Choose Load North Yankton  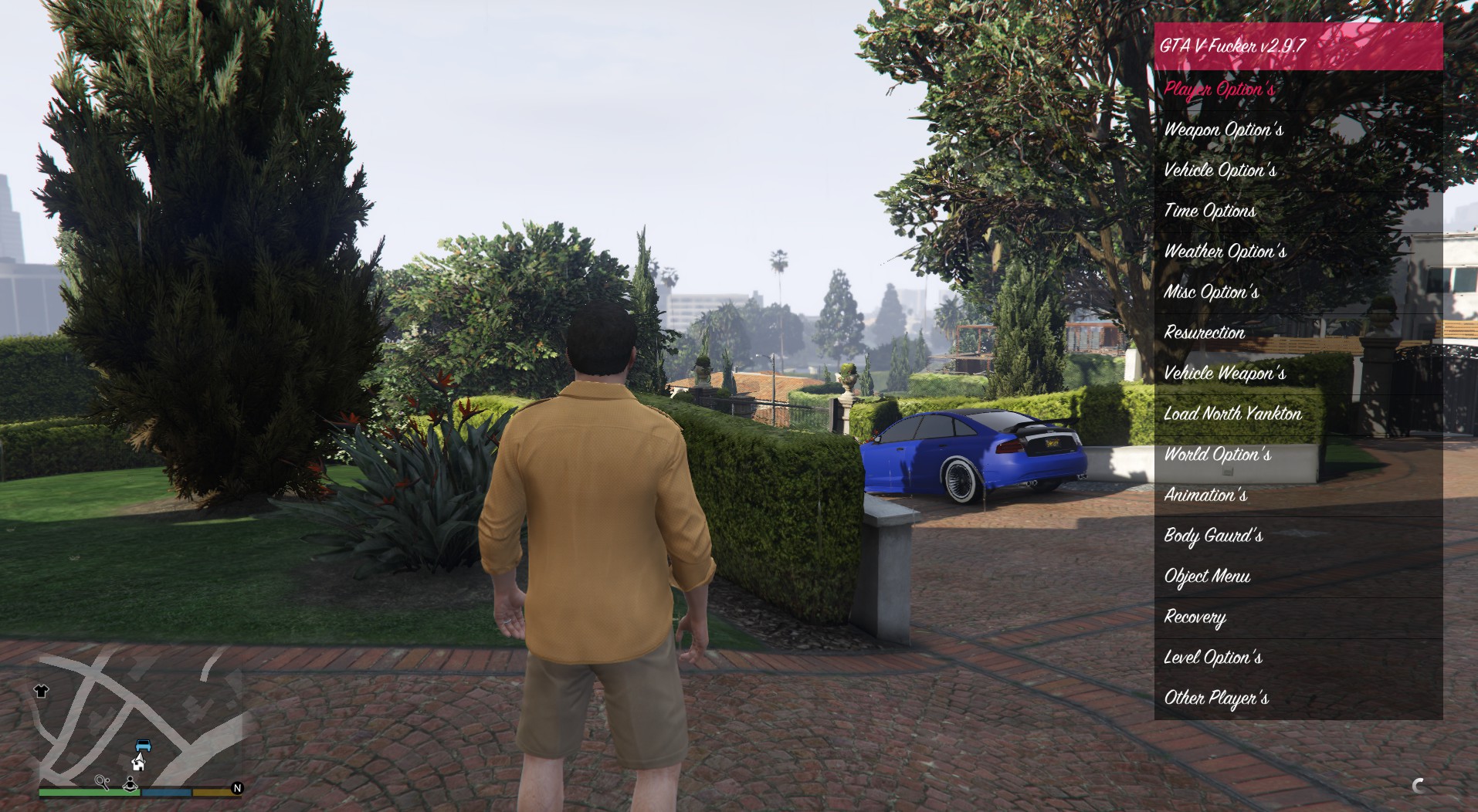(1232, 414)
